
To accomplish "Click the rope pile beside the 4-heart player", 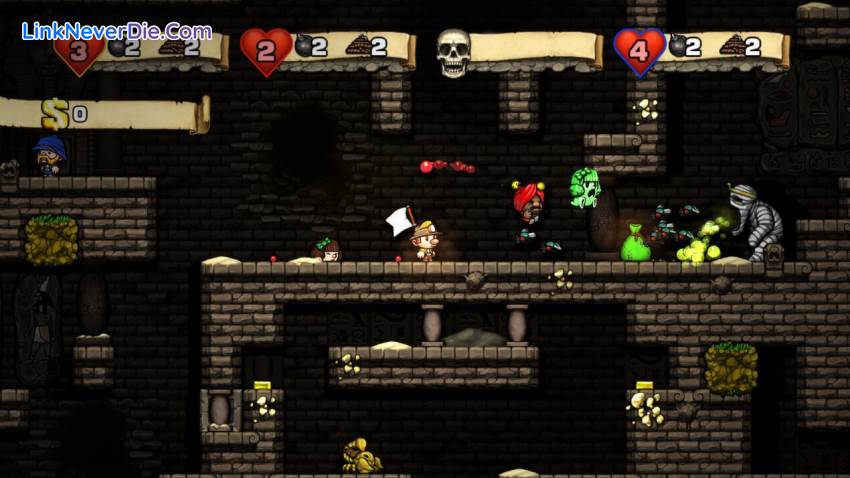I will click(x=732, y=45).
